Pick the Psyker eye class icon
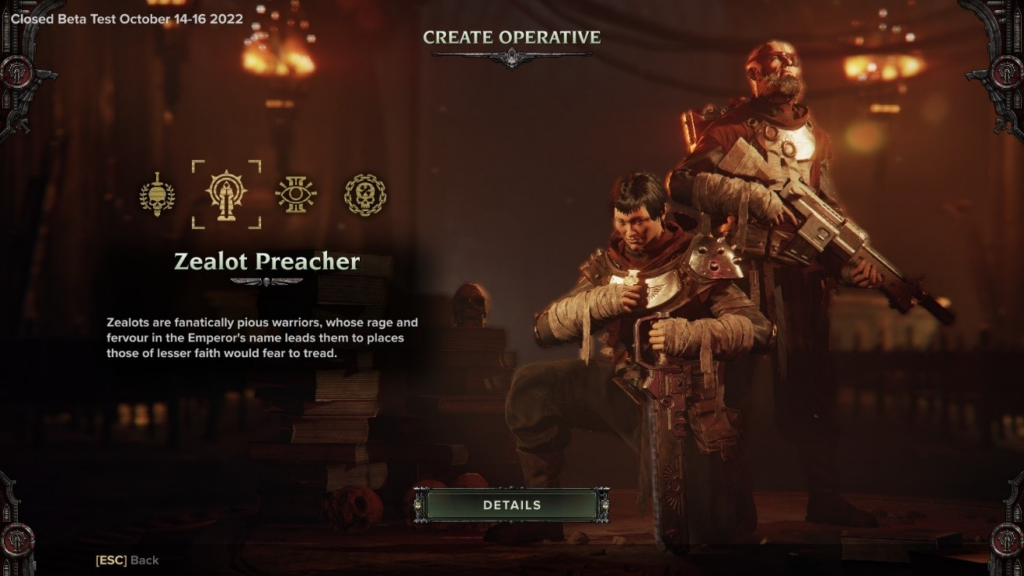The width and height of the screenshot is (1024, 576). [296, 194]
